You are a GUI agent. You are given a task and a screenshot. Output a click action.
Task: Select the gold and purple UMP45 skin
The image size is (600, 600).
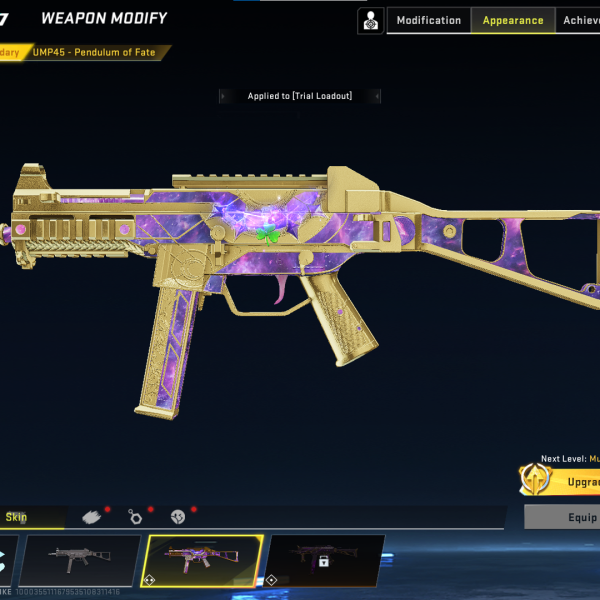(203, 560)
